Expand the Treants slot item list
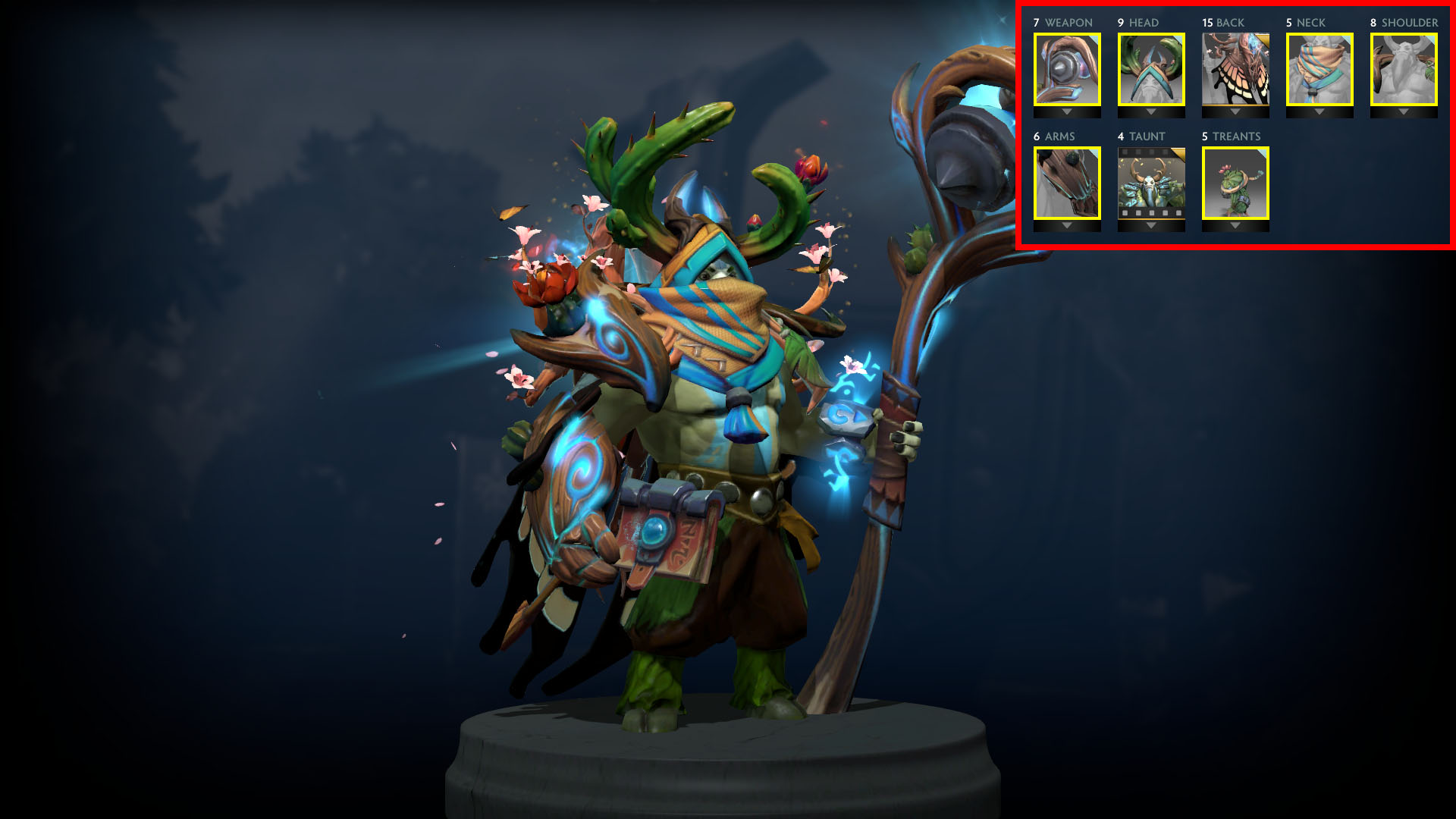 point(1235,225)
